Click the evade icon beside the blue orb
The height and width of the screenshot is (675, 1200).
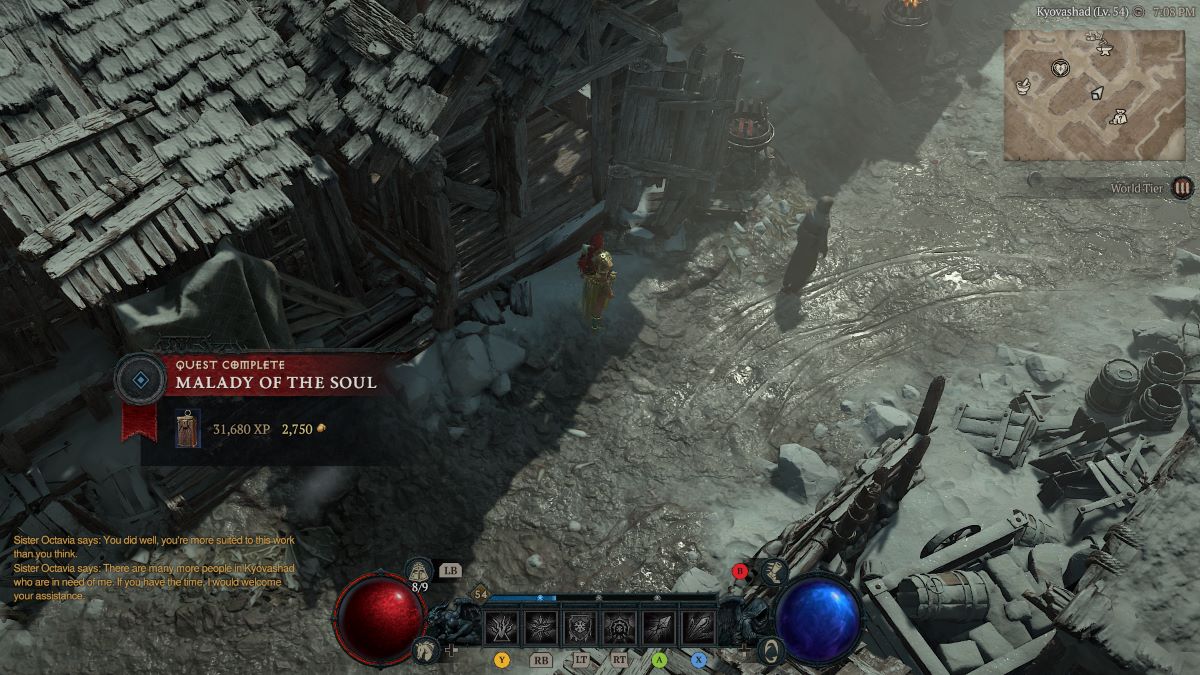tap(769, 651)
